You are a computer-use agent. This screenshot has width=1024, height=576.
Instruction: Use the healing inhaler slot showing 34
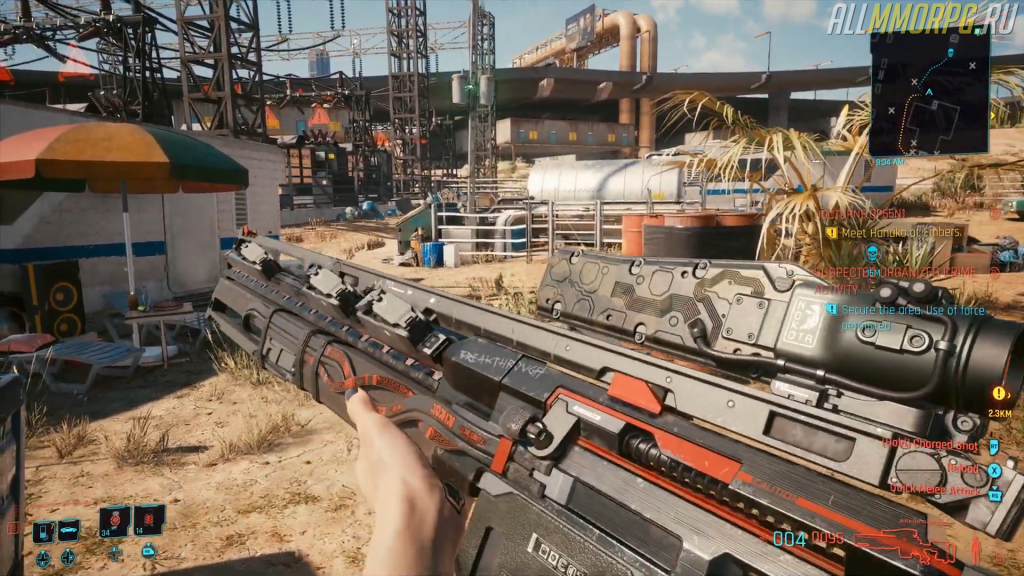click(x=115, y=522)
